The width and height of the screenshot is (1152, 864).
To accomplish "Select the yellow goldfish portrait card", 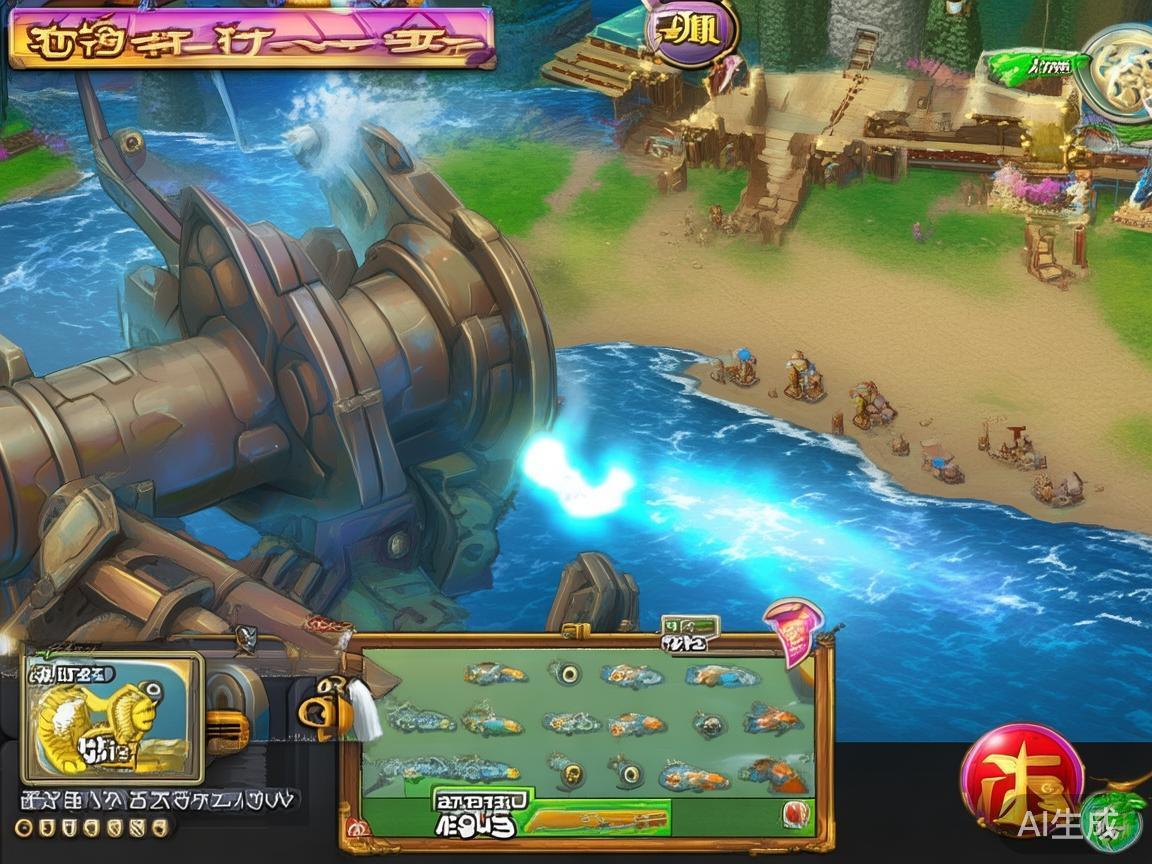I will click(113, 717).
